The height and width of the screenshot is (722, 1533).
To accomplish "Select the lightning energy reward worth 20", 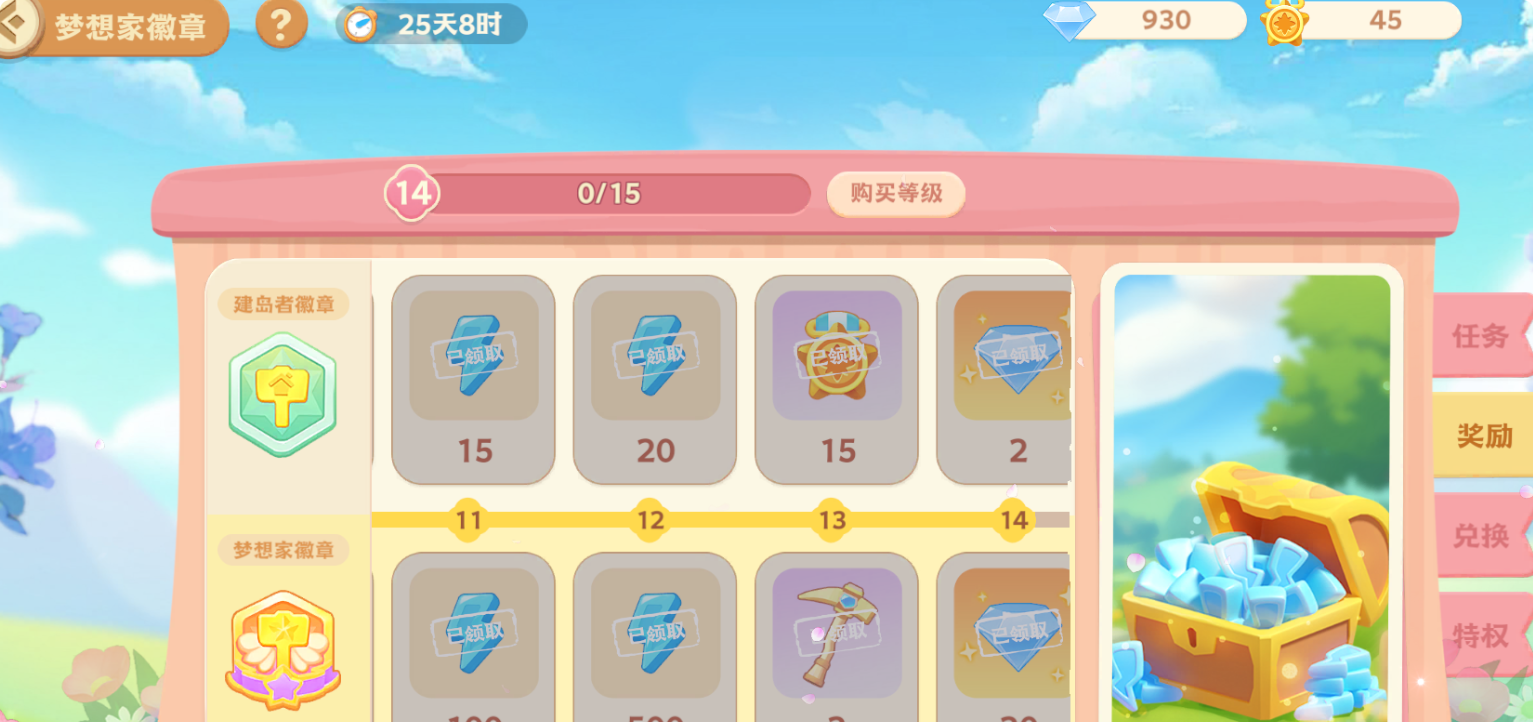I will (x=654, y=380).
